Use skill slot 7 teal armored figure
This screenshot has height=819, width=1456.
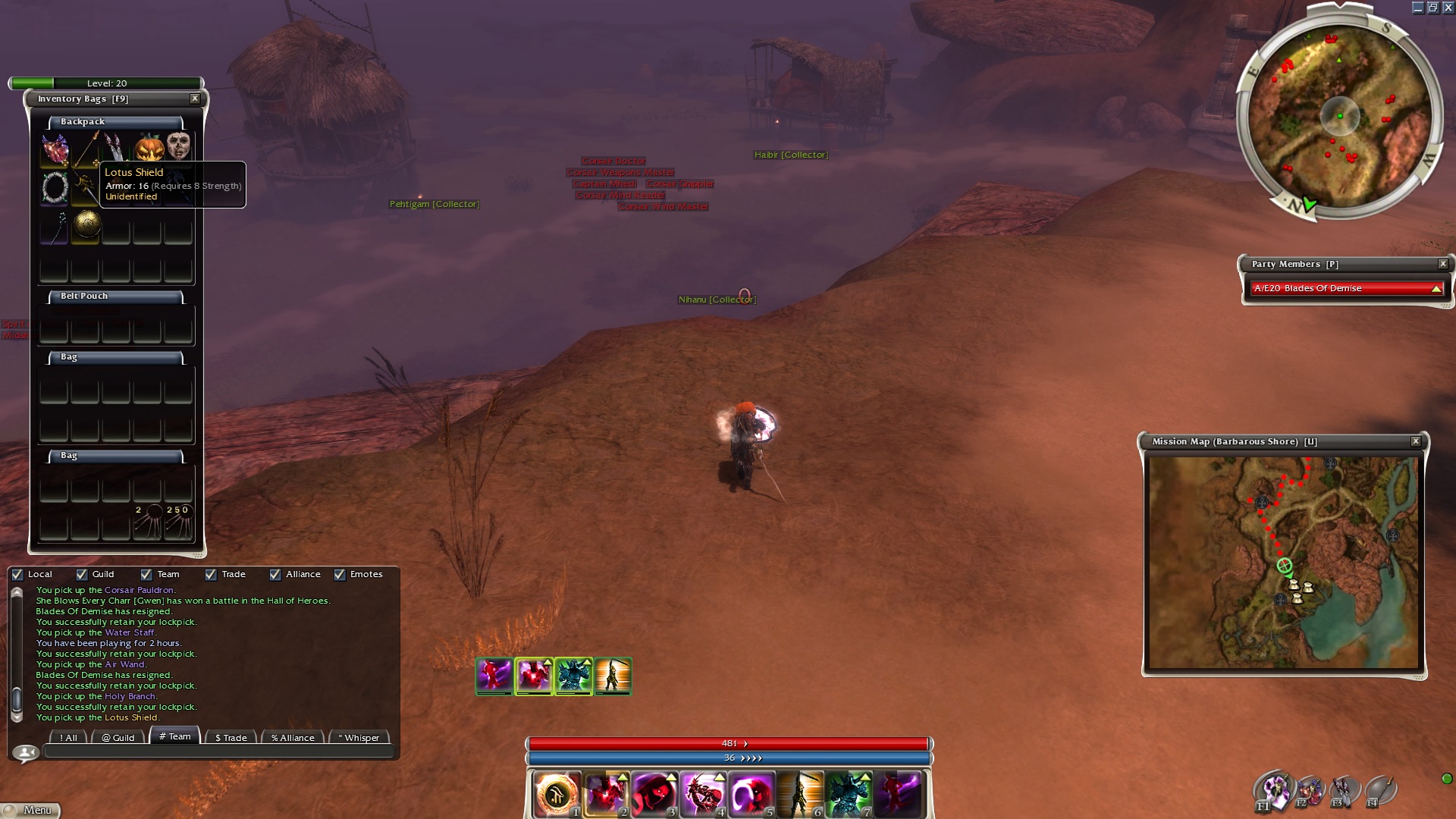coord(849,794)
